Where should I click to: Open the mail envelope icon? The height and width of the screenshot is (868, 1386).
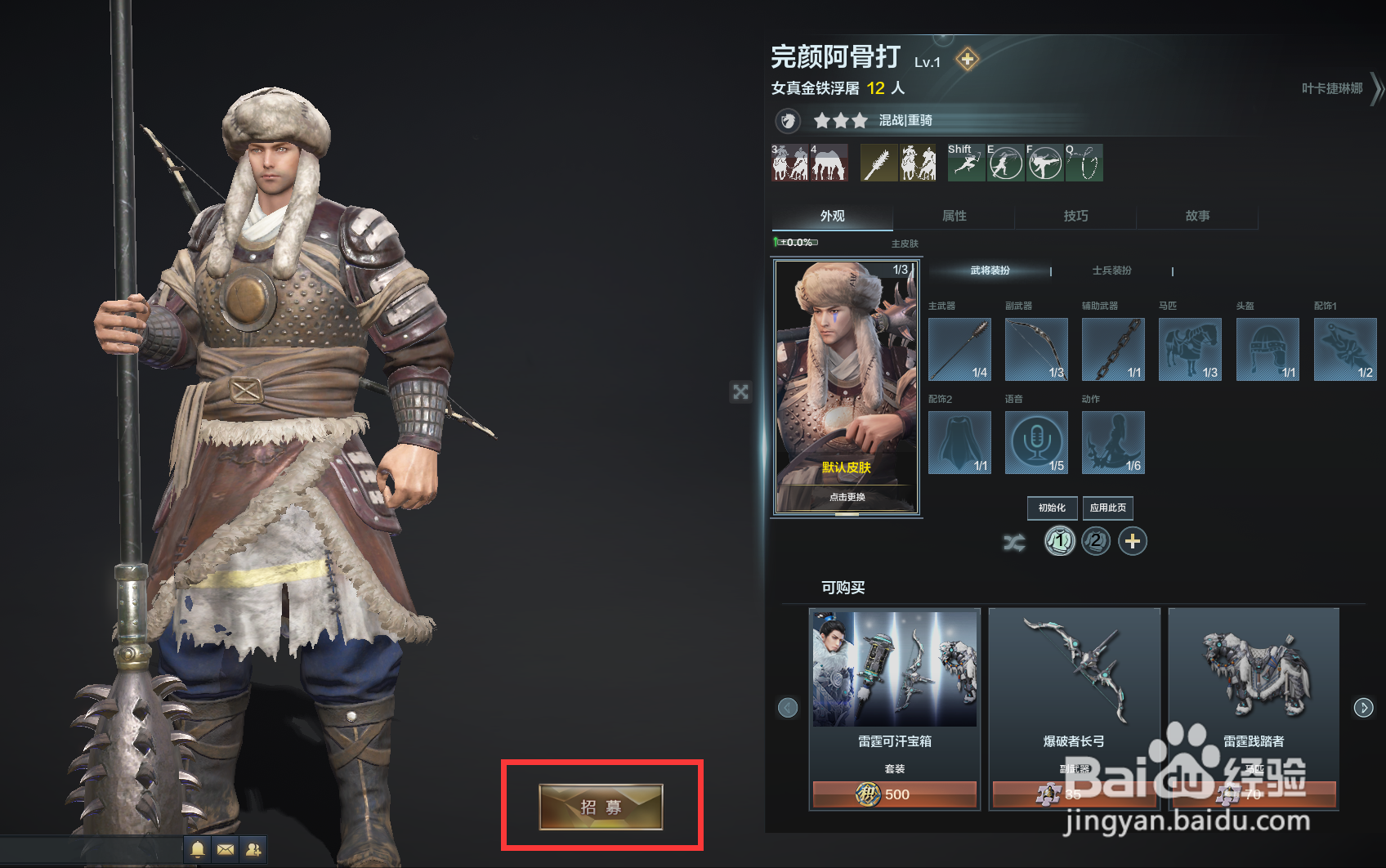click(225, 850)
